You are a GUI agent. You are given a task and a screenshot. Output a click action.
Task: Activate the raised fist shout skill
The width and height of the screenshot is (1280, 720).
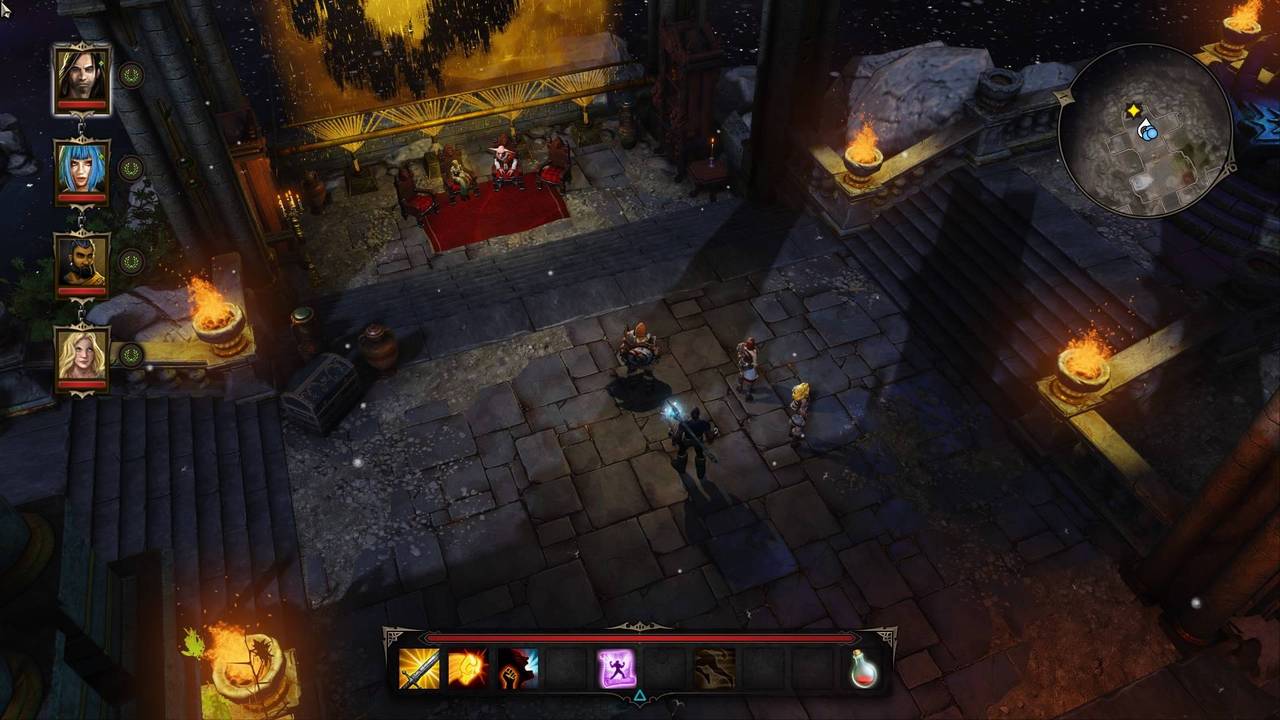tap(517, 668)
